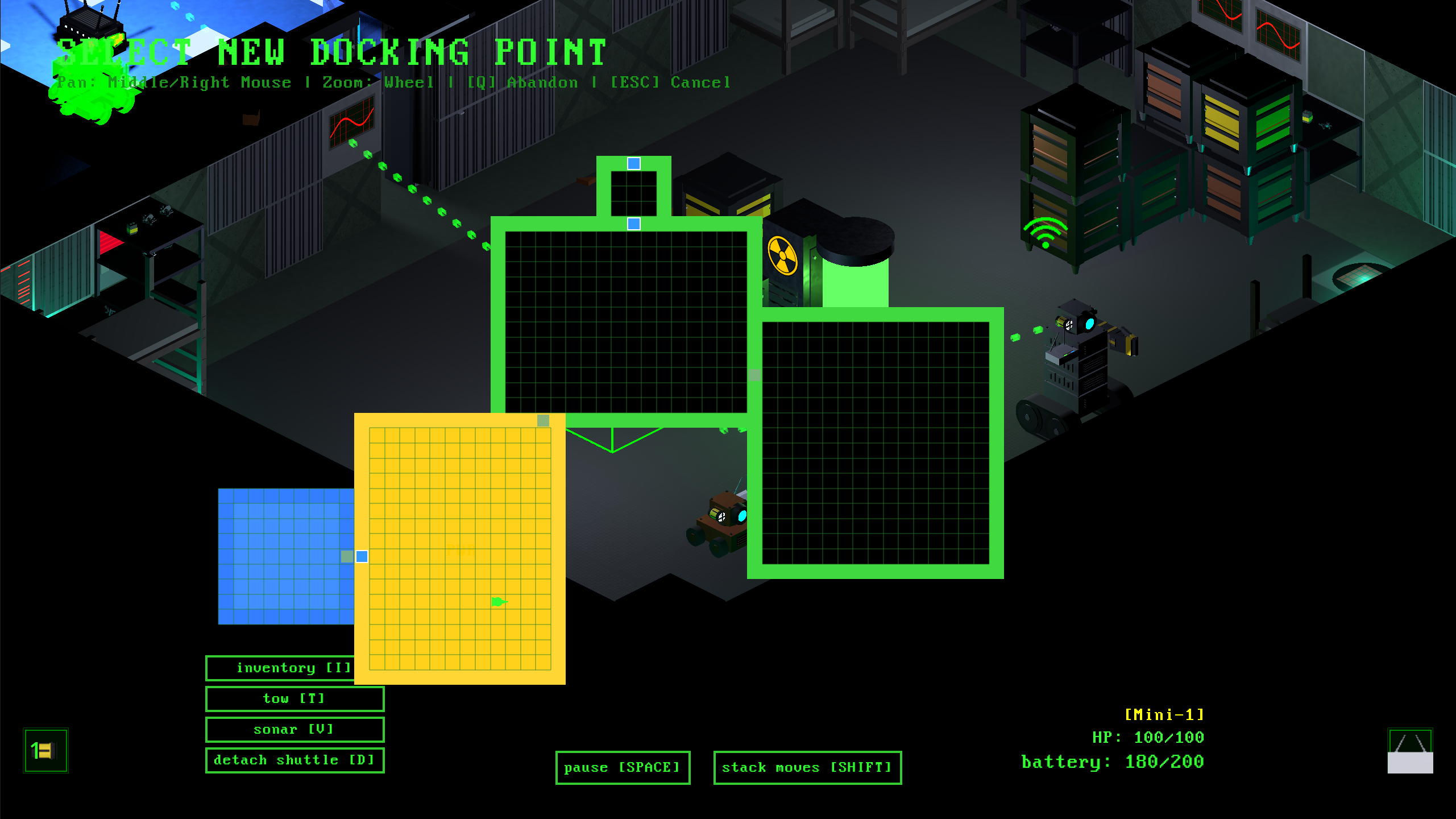Select the yellow room on the map
This screenshot has width=1456, height=819.
(x=459, y=548)
